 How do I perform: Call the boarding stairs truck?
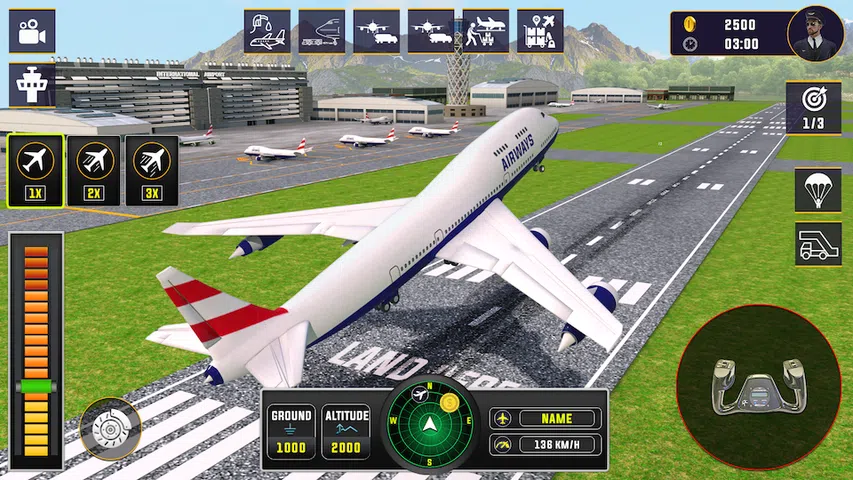[x=818, y=244]
